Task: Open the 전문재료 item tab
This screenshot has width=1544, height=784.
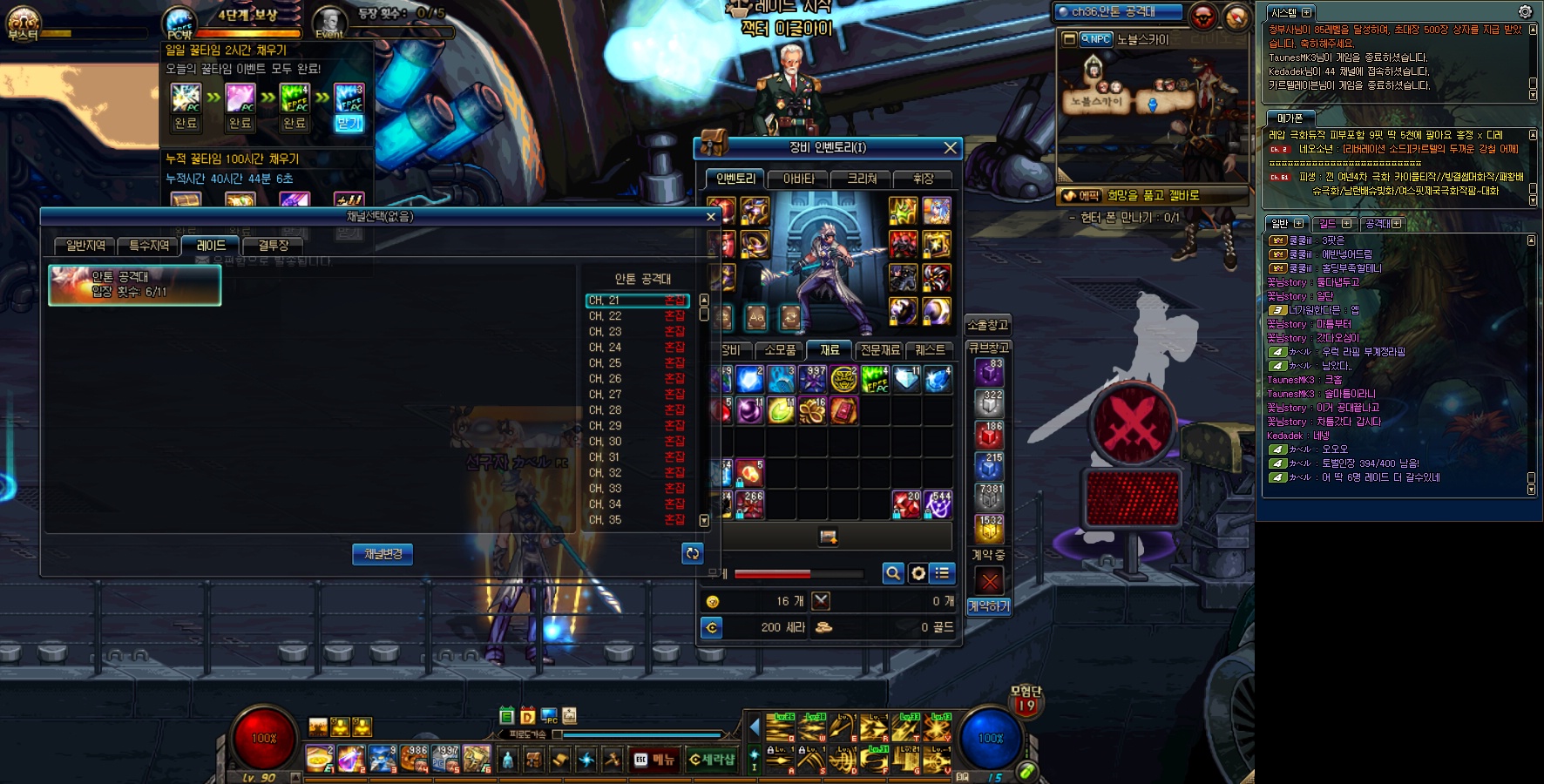Action: click(x=880, y=350)
